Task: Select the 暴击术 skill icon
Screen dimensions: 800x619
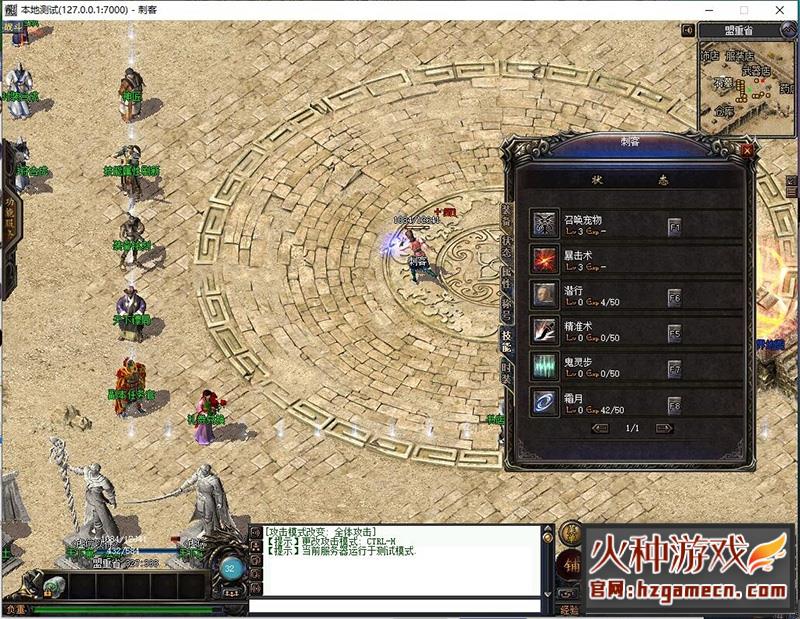Action: point(545,259)
